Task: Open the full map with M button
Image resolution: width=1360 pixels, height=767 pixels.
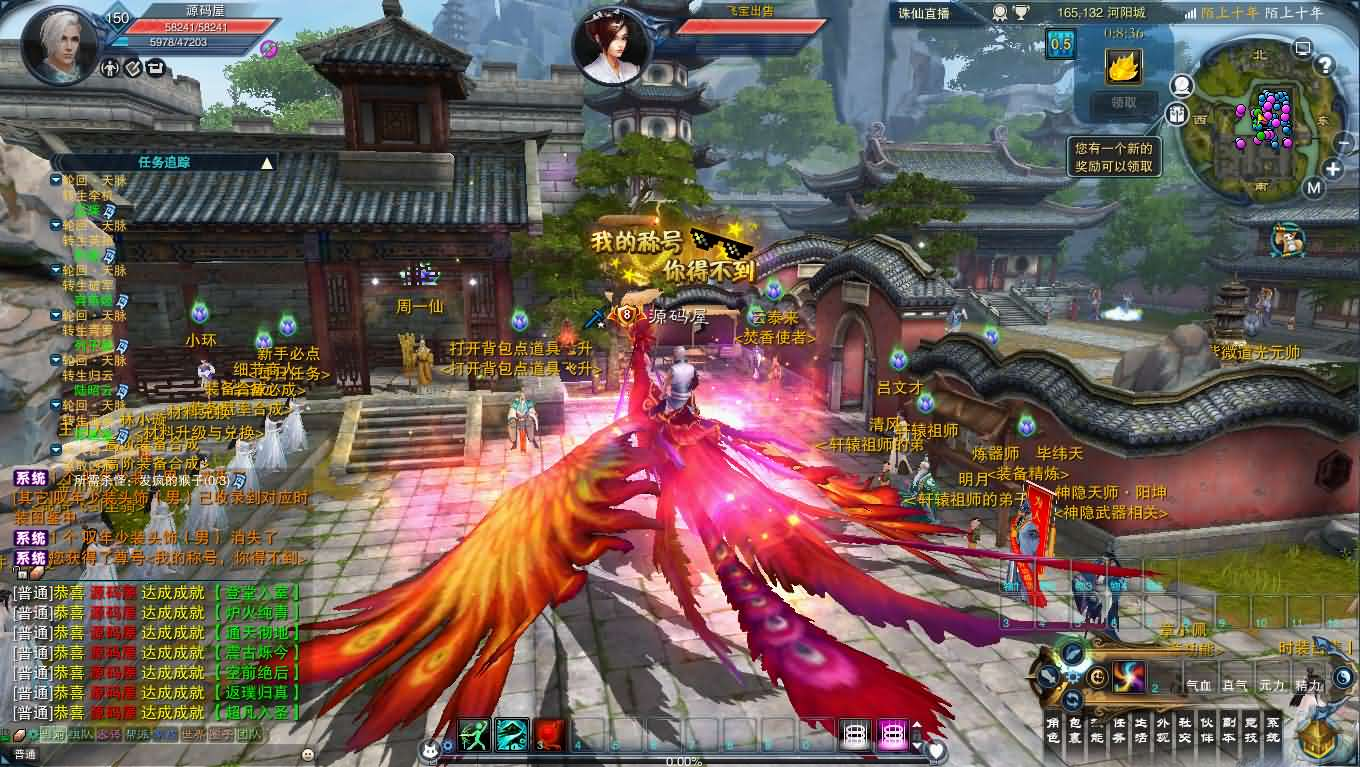Action: 1314,187
